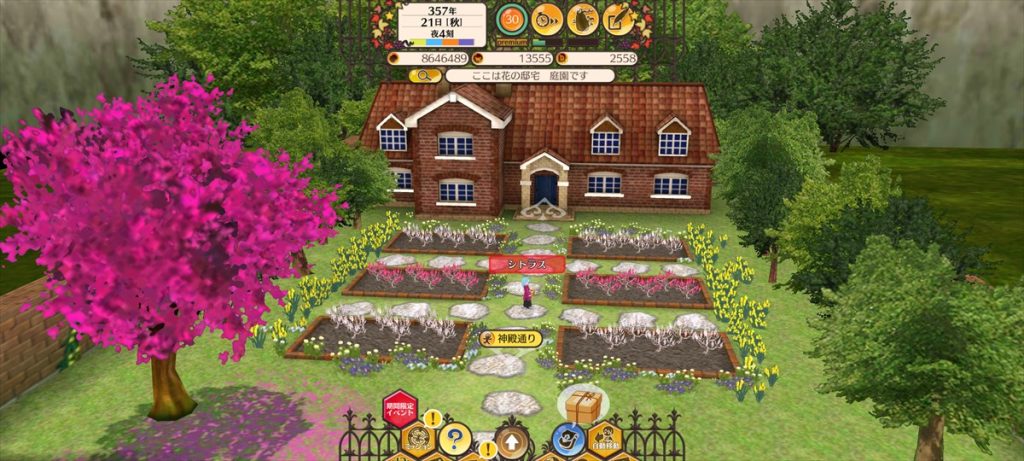This screenshot has height=461, width=1024.
Task: Open the beetle icon button
Action: click(x=583, y=19)
